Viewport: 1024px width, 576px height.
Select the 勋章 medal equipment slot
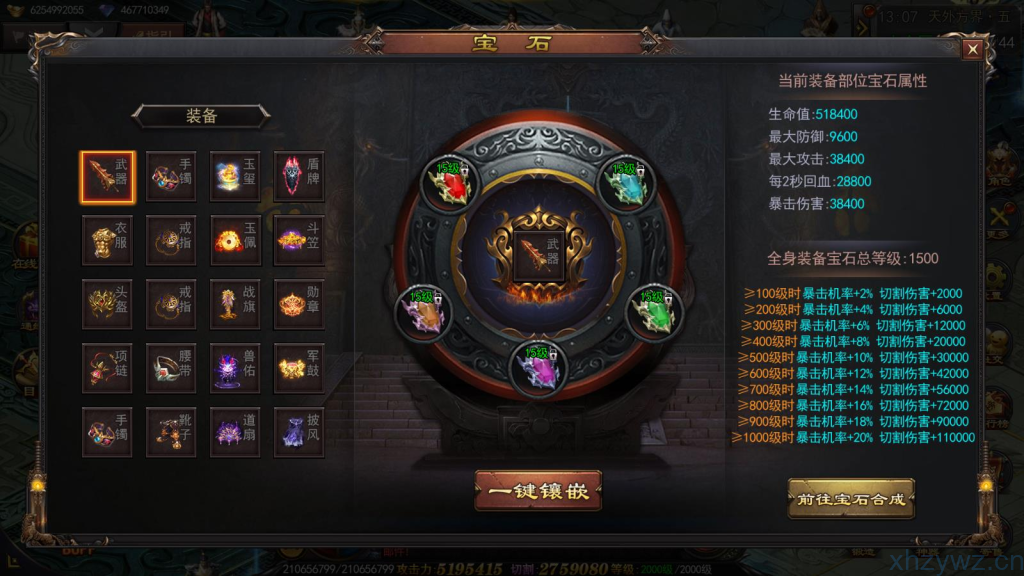point(299,304)
